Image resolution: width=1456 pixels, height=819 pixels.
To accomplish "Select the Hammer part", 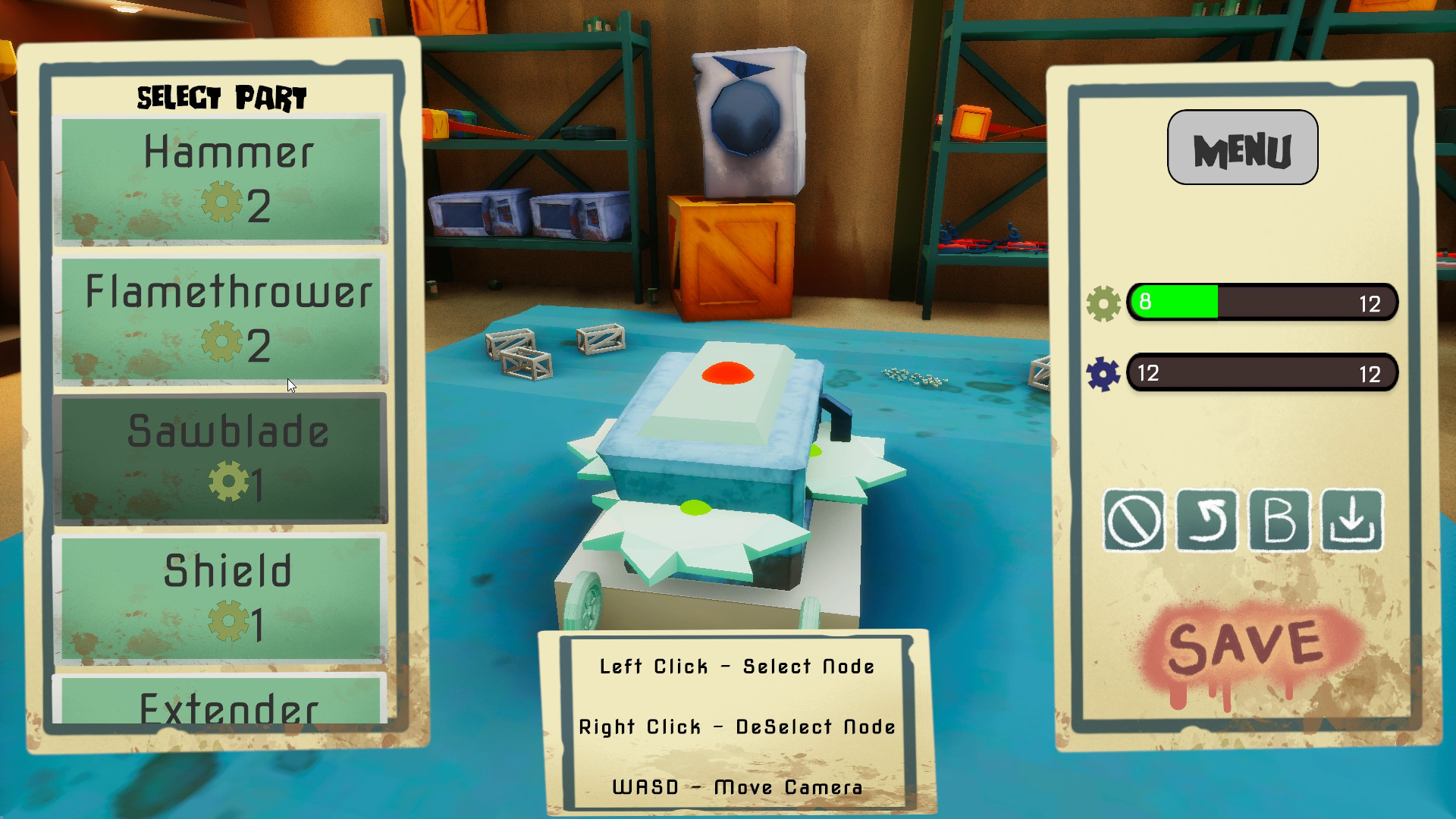I will coord(219,178).
